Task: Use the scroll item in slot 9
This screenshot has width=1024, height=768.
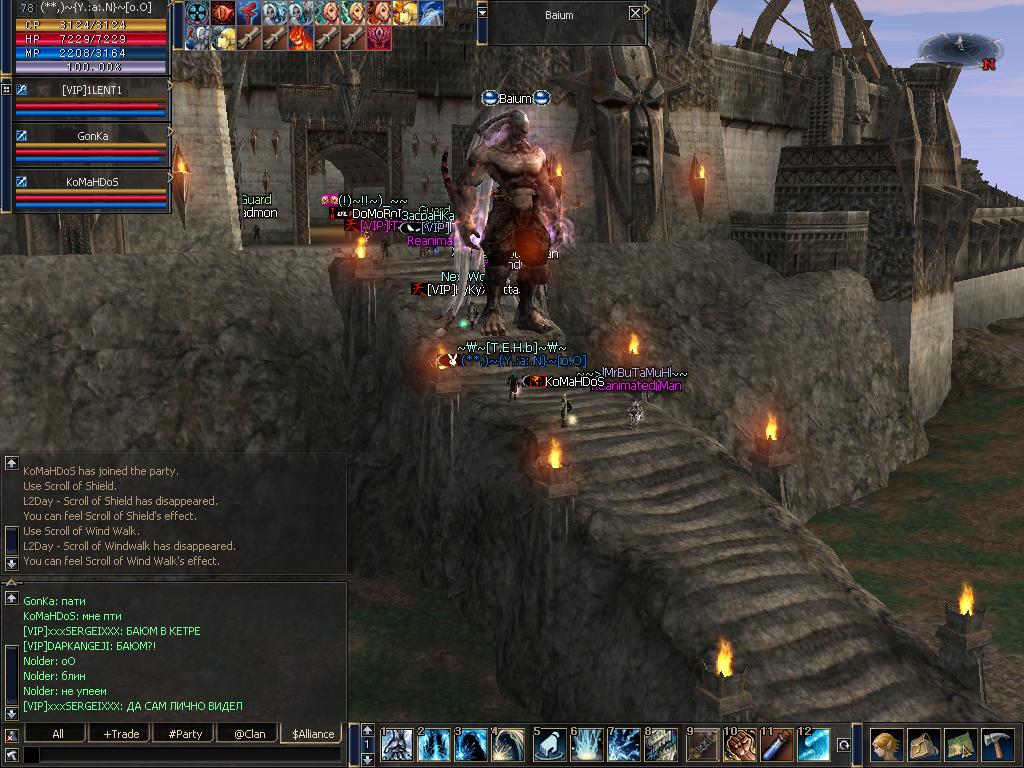Action: point(701,746)
